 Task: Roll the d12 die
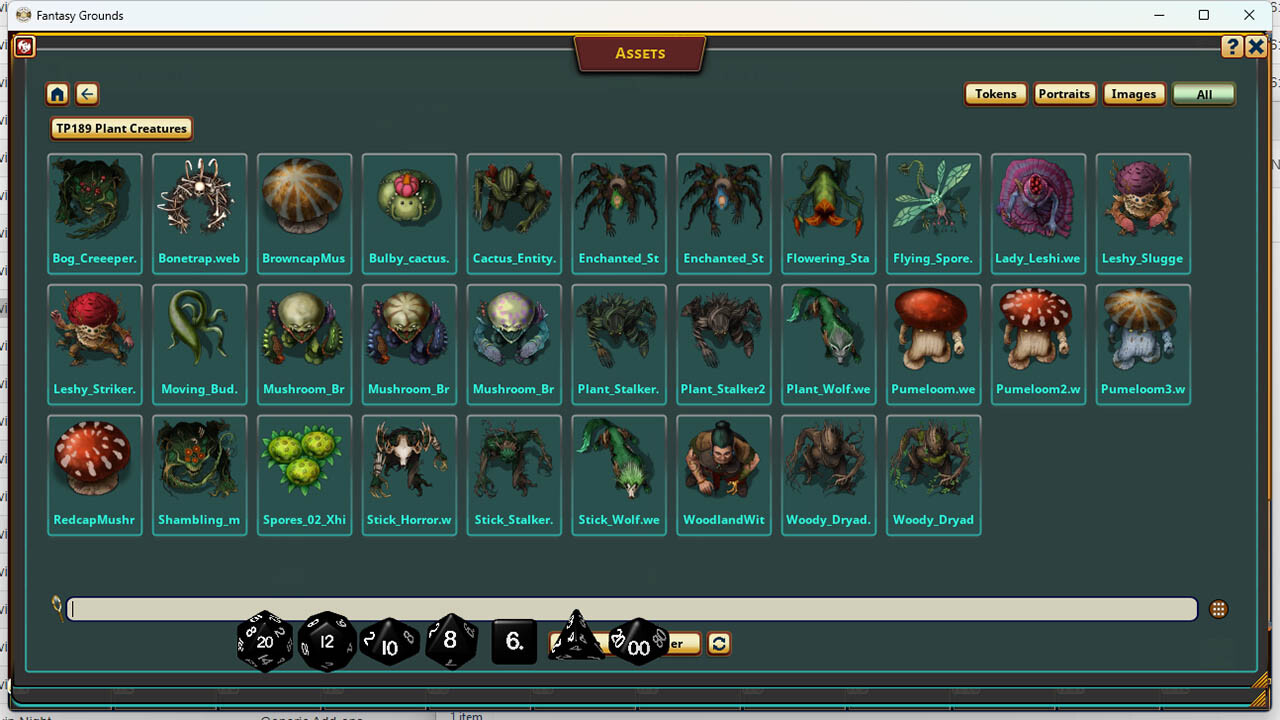(327, 641)
